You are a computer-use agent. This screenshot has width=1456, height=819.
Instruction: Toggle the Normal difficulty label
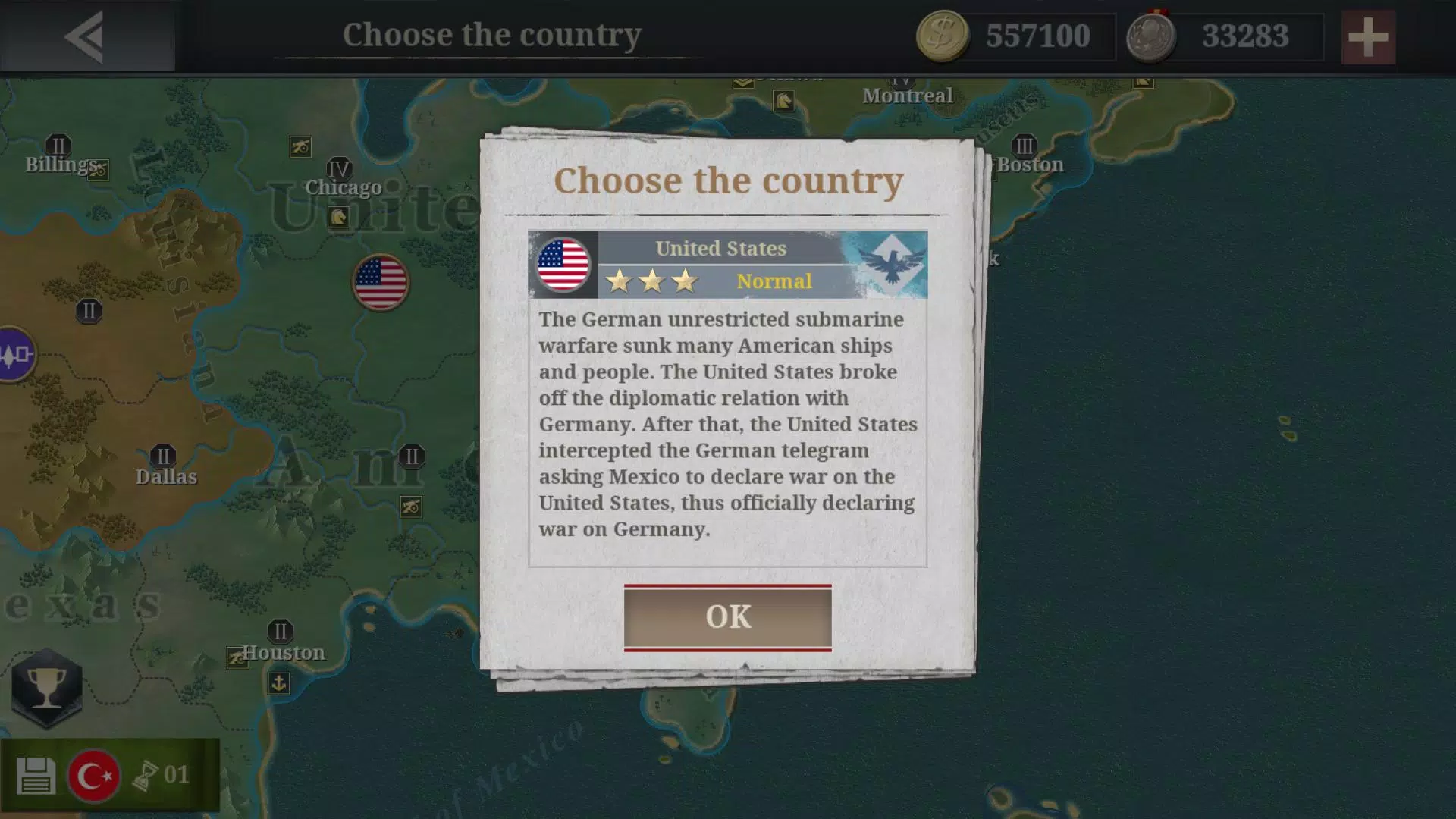coord(775,281)
